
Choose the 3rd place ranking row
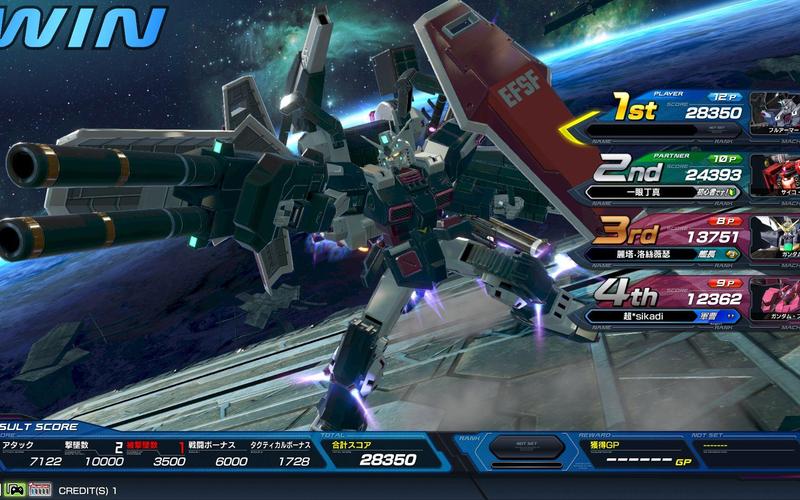665,237
